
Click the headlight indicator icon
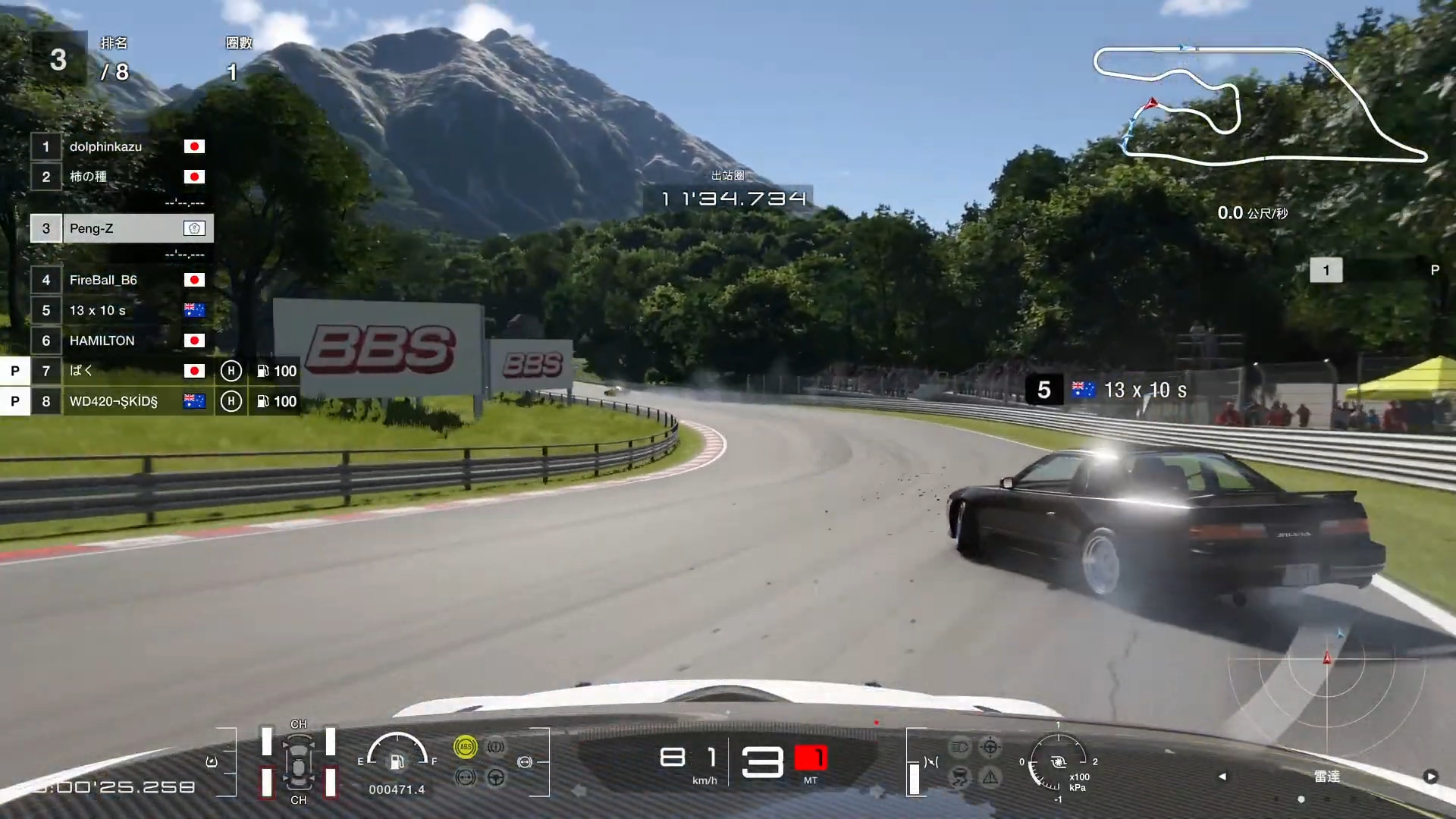tap(959, 747)
